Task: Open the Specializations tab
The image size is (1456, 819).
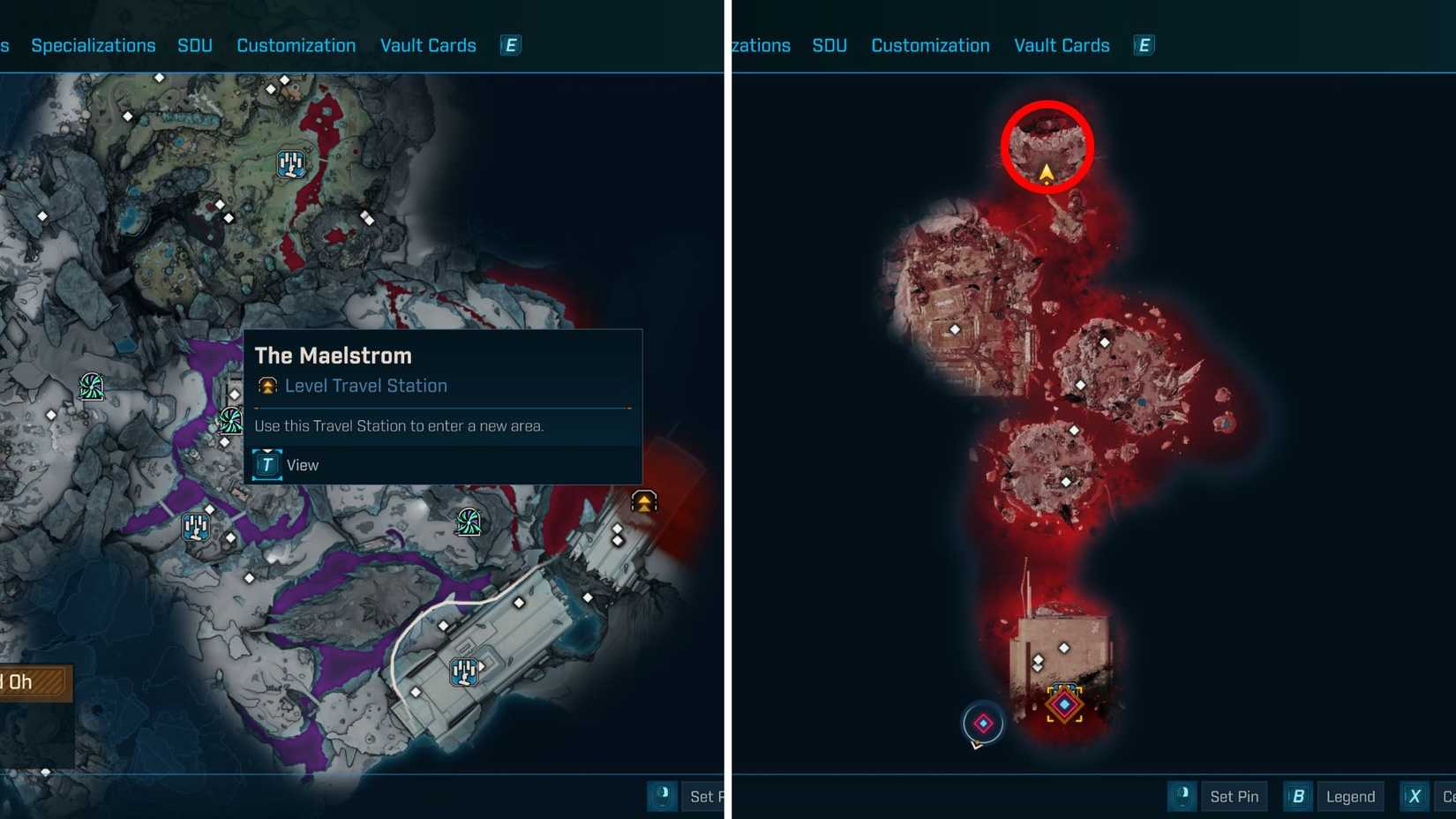Action: 93,45
